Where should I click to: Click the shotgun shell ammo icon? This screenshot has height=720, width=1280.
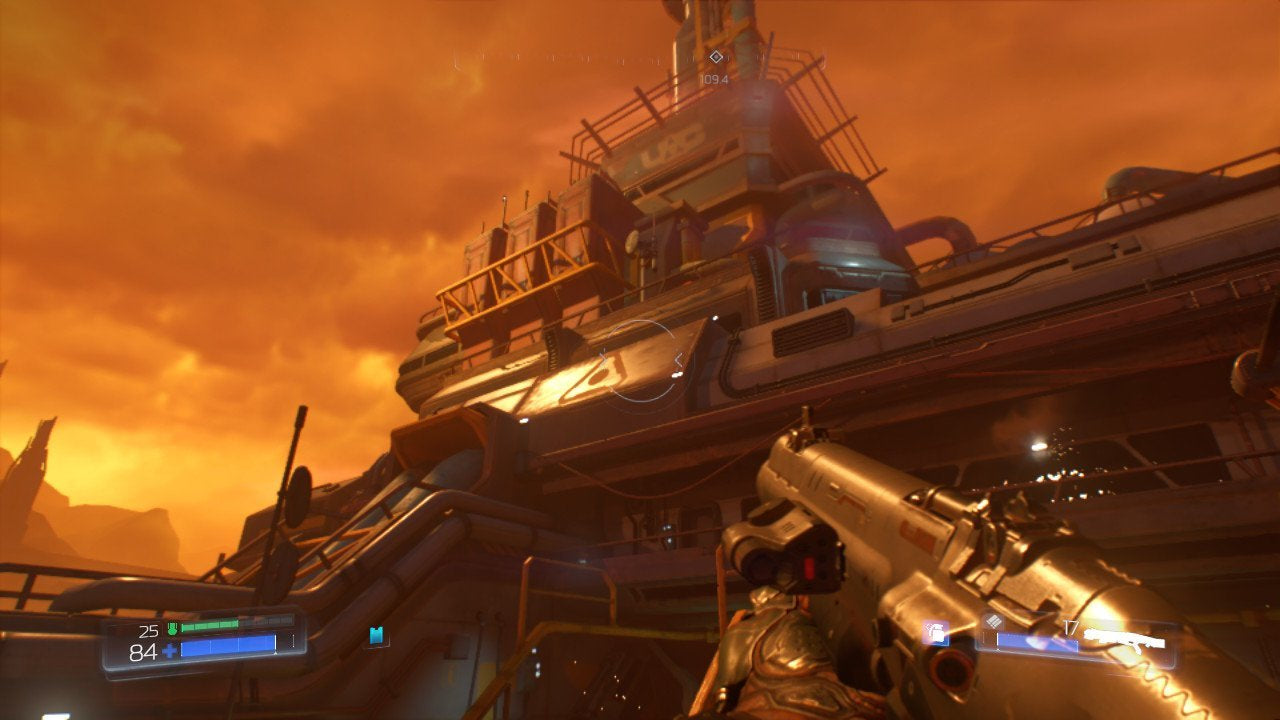[x=994, y=621]
